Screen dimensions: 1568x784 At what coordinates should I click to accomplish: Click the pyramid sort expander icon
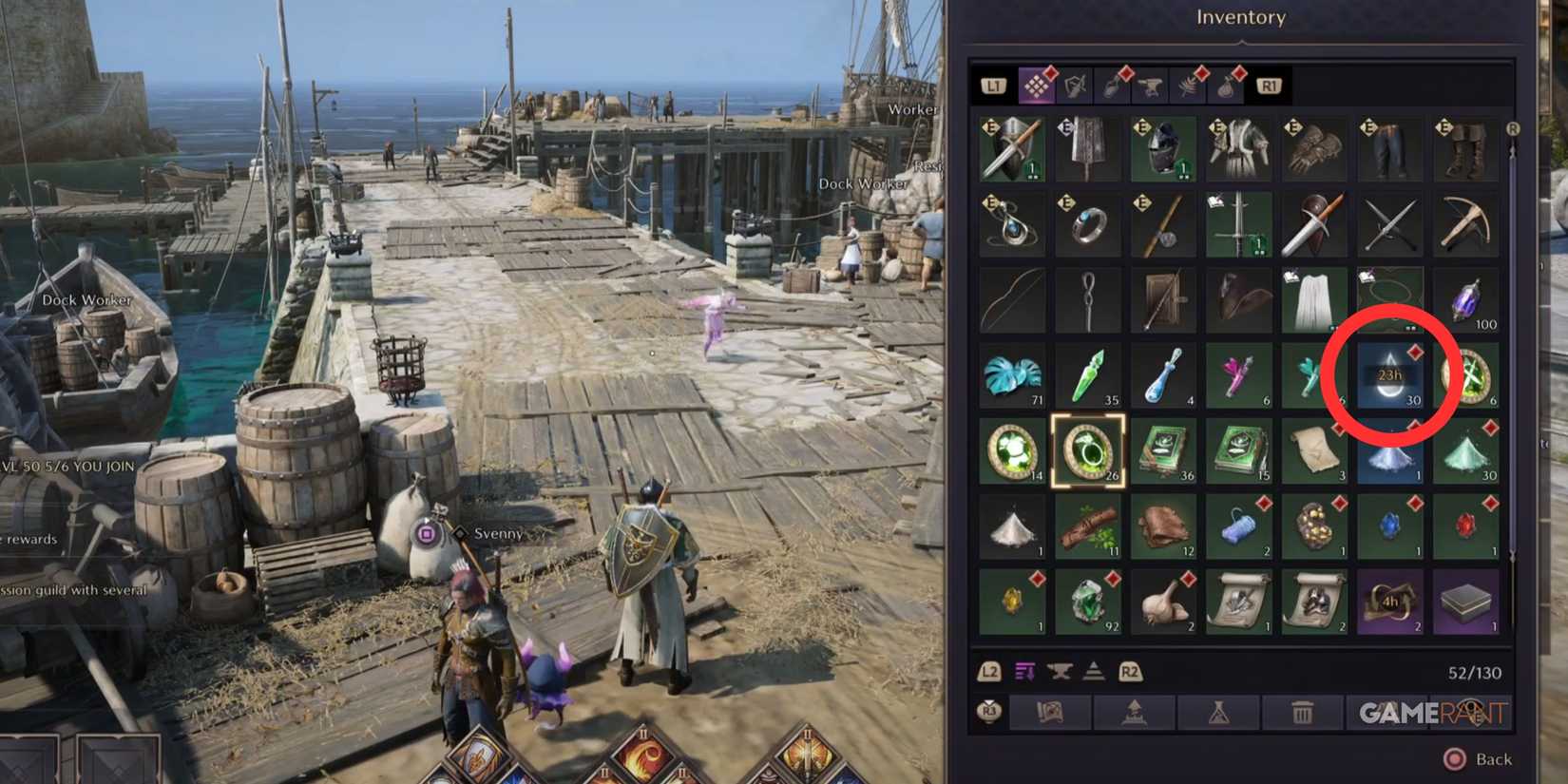[x=1095, y=672]
